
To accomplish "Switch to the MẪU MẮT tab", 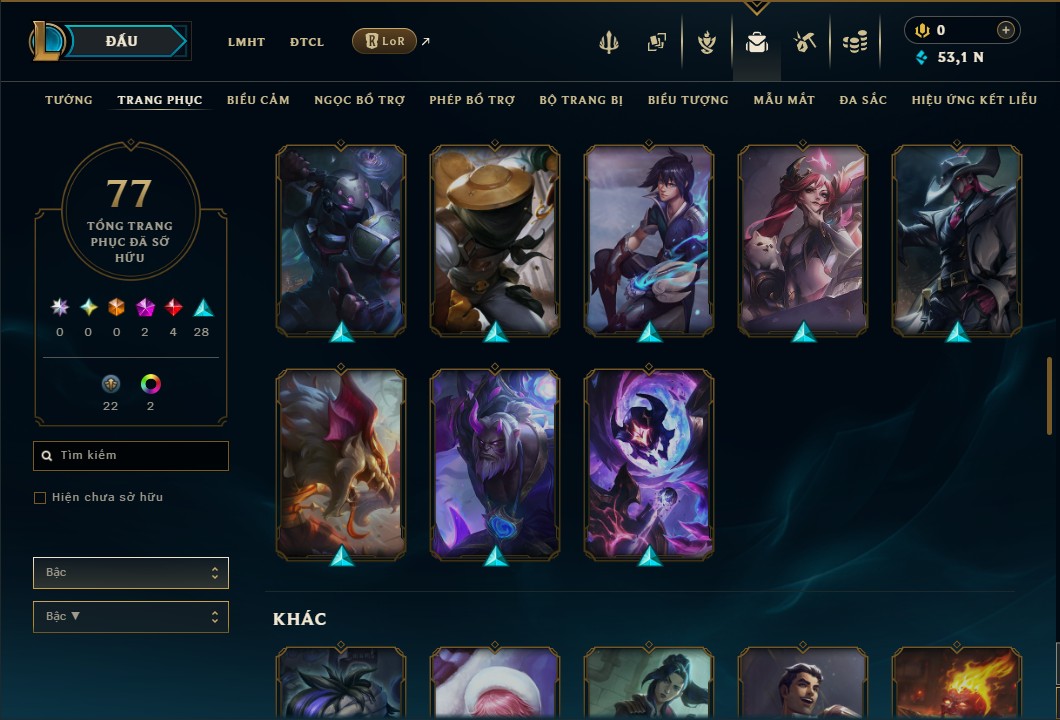I will coord(784,100).
